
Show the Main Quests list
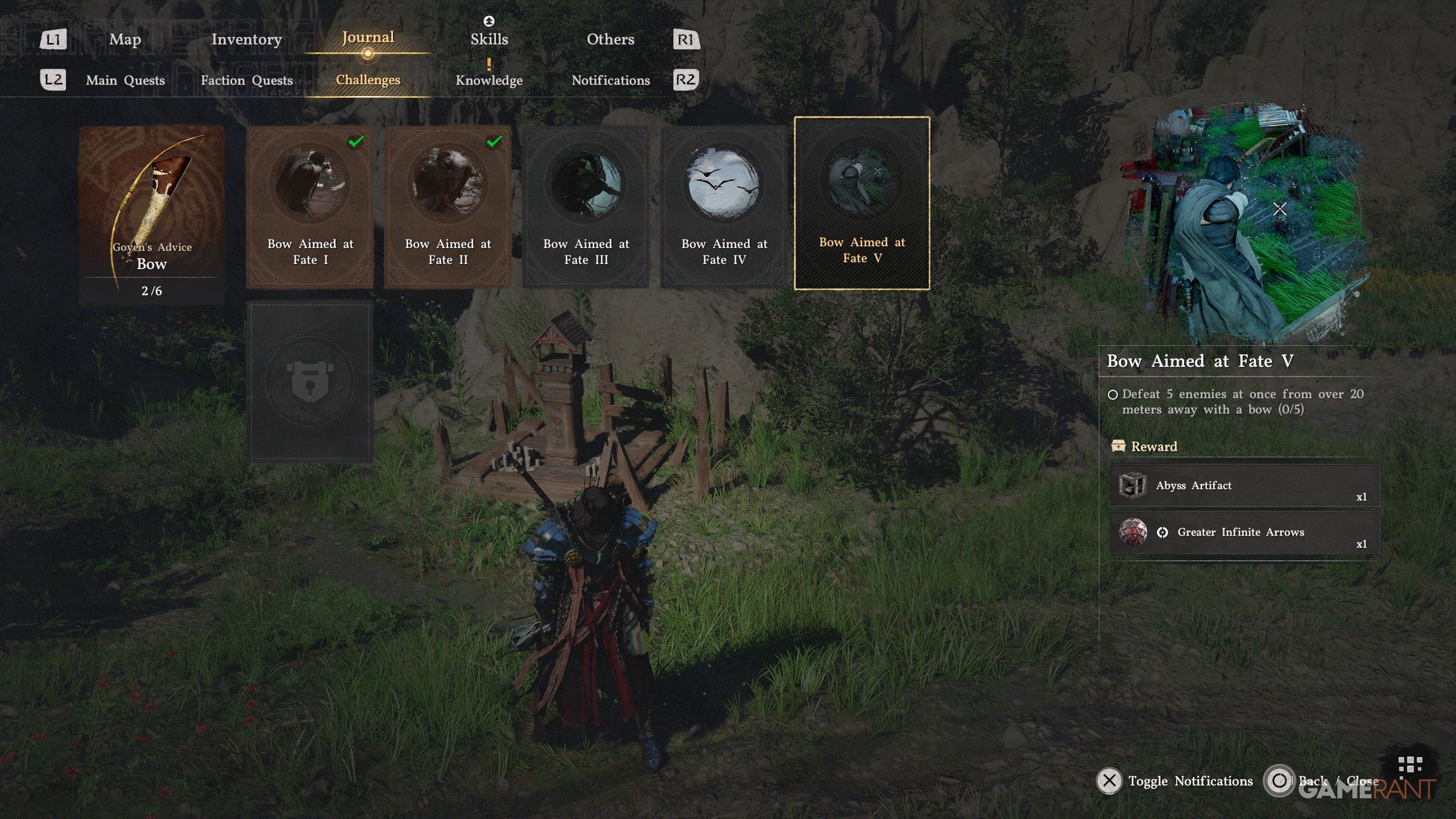tap(125, 80)
